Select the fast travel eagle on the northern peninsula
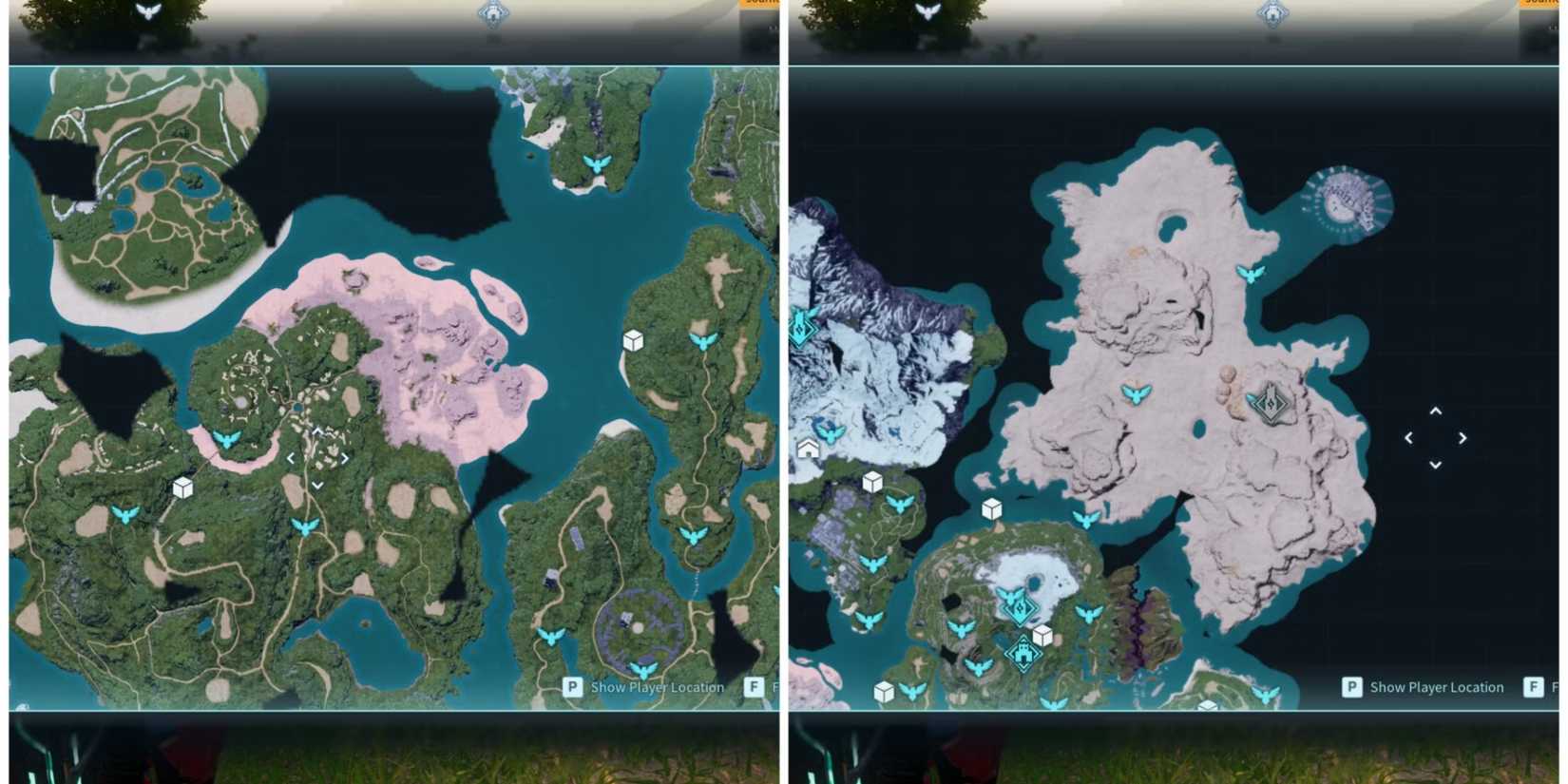1568x784 pixels. click(597, 163)
